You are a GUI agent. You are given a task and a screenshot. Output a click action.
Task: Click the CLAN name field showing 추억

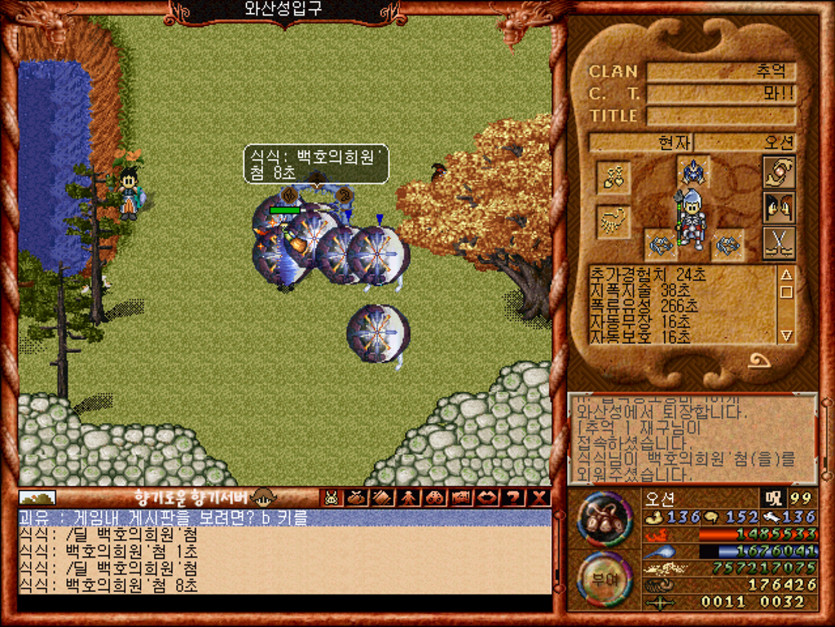(x=721, y=72)
